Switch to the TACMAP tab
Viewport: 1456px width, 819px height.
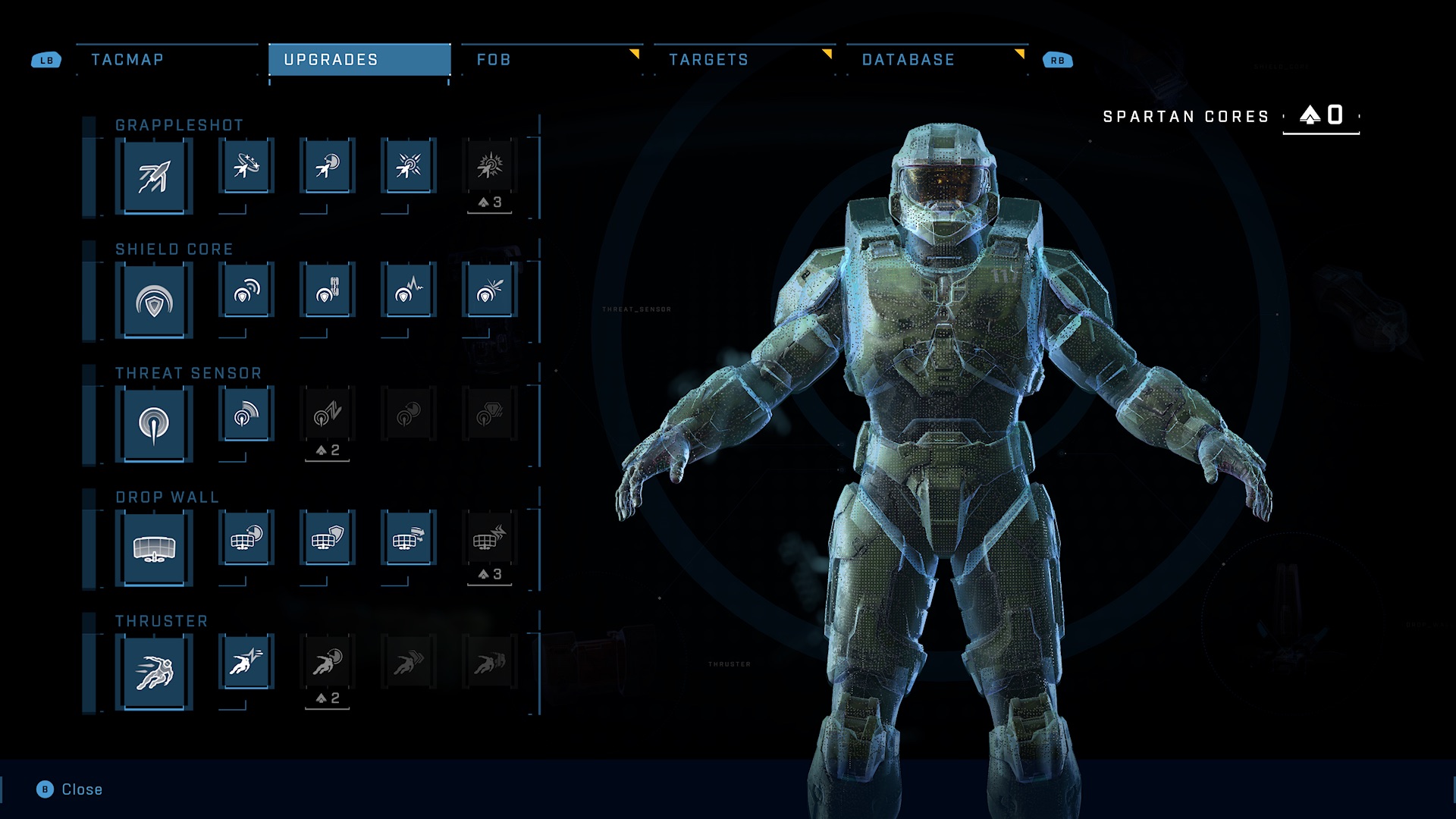(x=127, y=60)
